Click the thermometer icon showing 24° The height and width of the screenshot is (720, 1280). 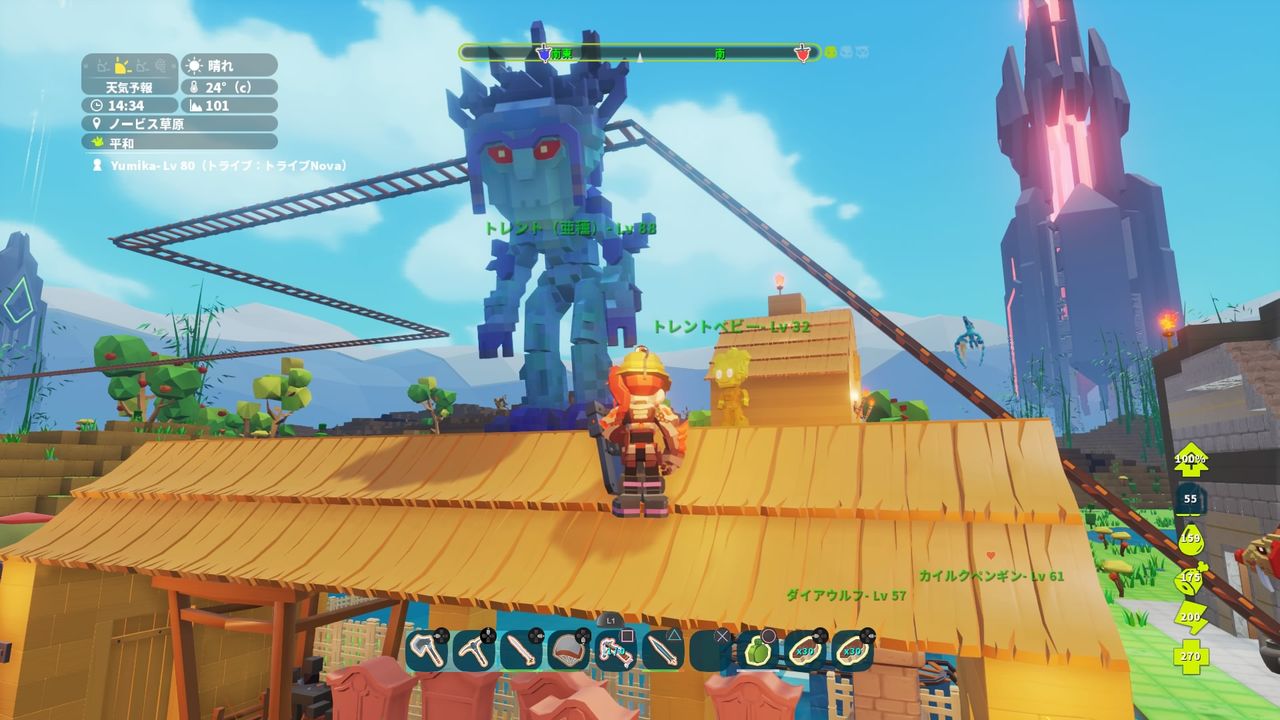[x=193, y=86]
